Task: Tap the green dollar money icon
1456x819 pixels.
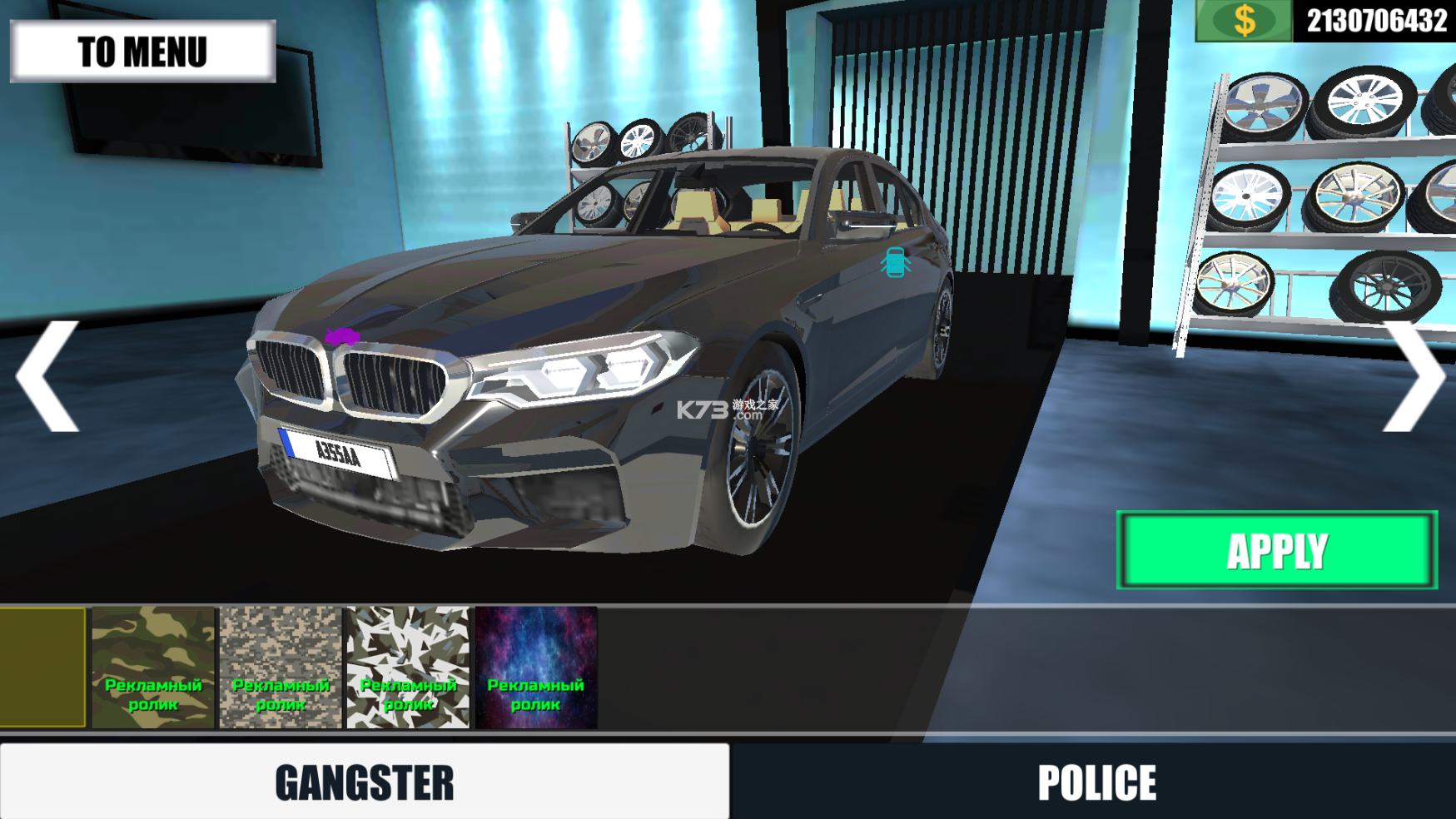Action: 1244,20
